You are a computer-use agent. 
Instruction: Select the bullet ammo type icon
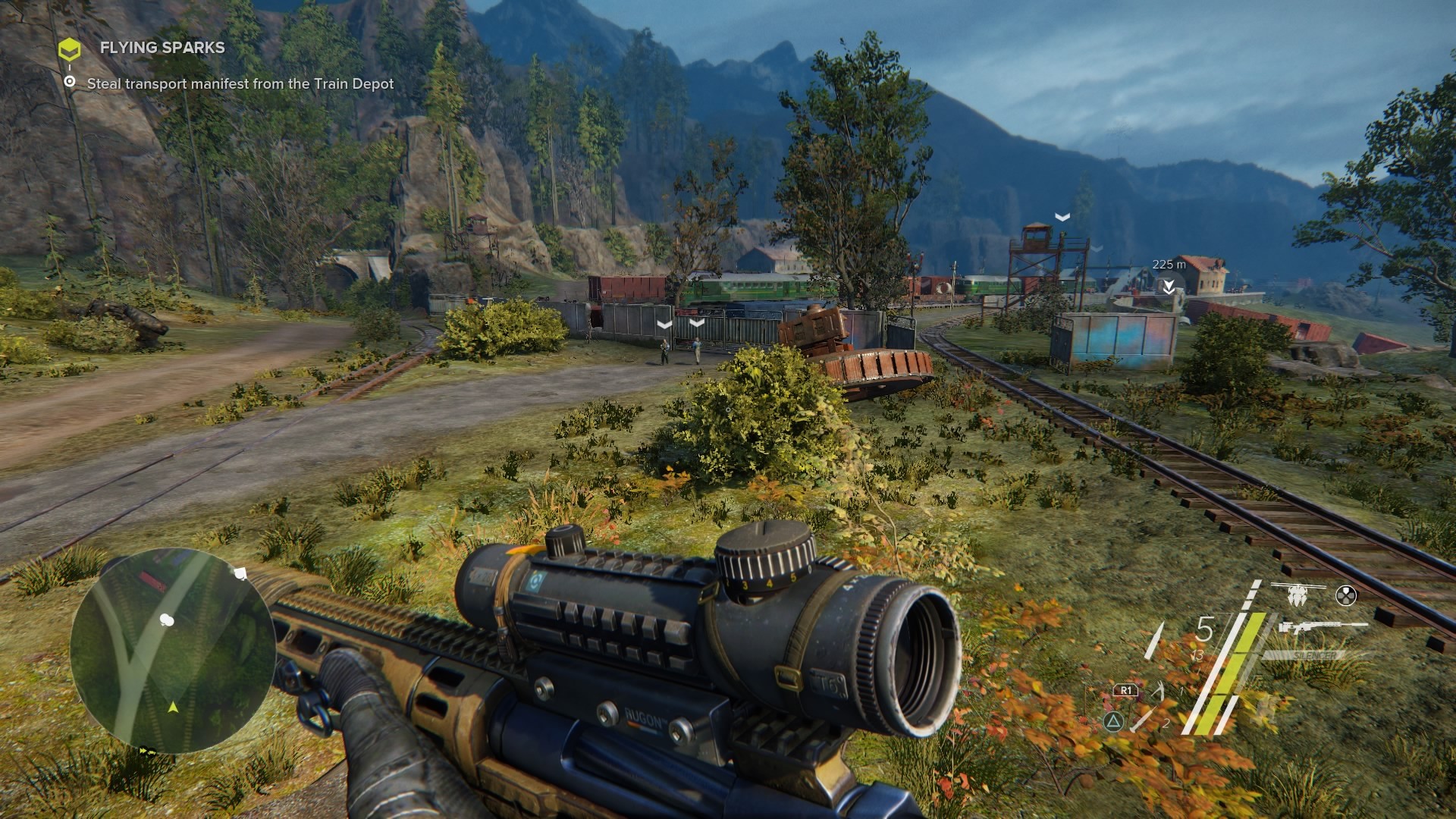click(x=1155, y=640)
